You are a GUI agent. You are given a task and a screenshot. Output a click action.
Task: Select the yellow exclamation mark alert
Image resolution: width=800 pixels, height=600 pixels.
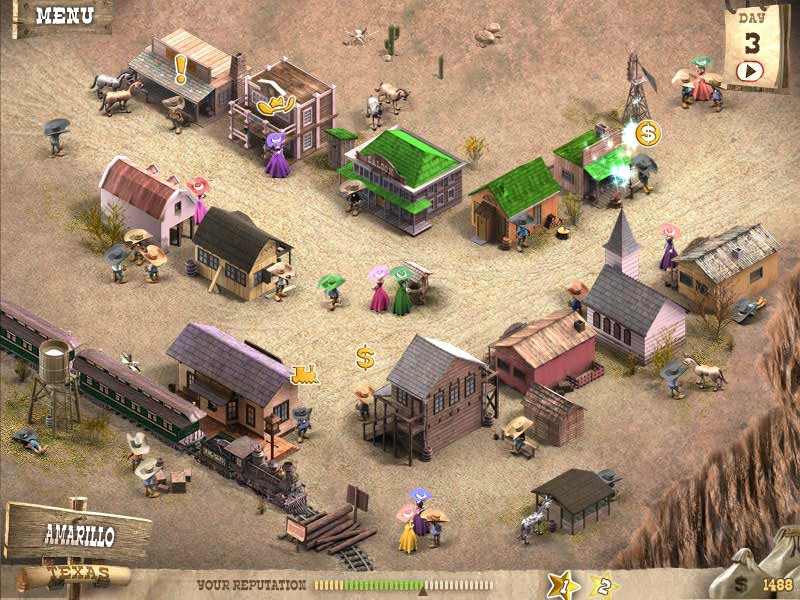(181, 68)
